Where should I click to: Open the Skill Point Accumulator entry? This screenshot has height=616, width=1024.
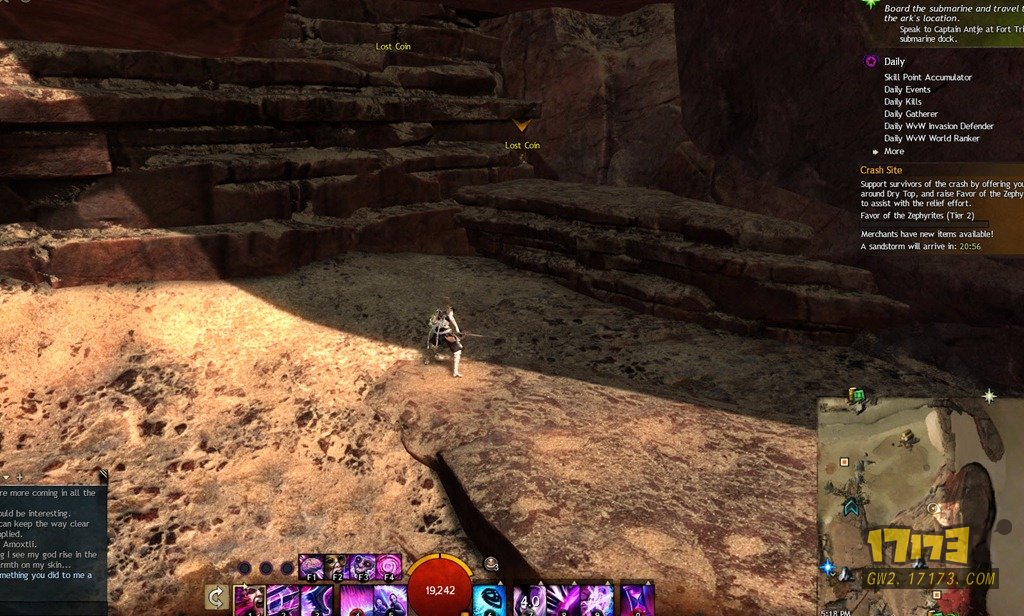(x=927, y=77)
